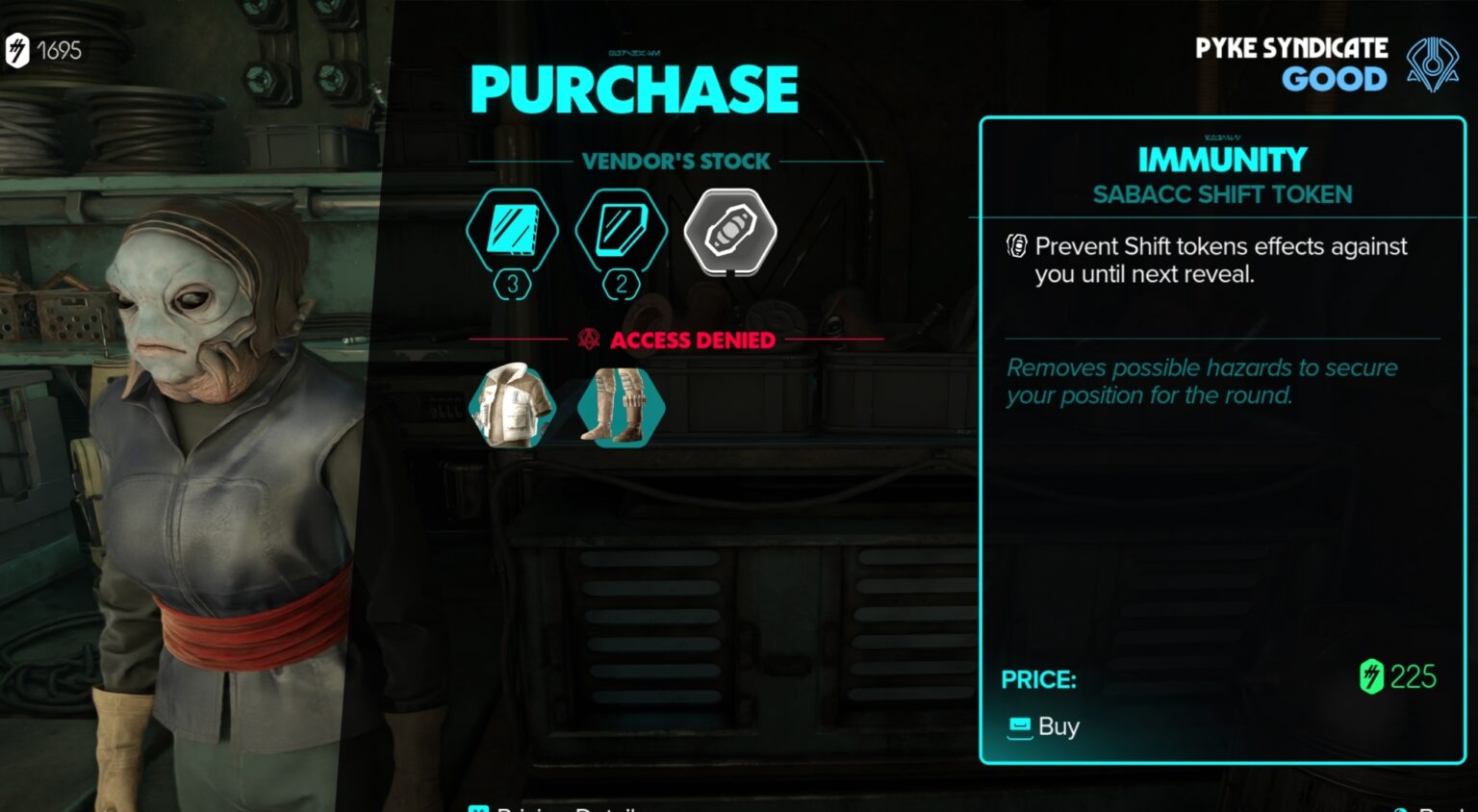Click the Purchase screen title
Screen dimensions: 1478x812
coord(633,88)
